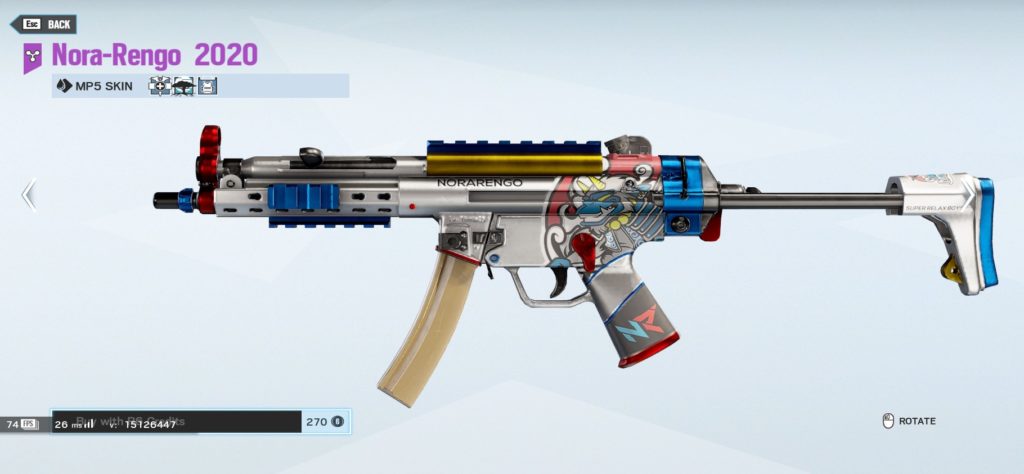Show the previous skin with the left arrow
1024x474 pixels.
pos(29,194)
